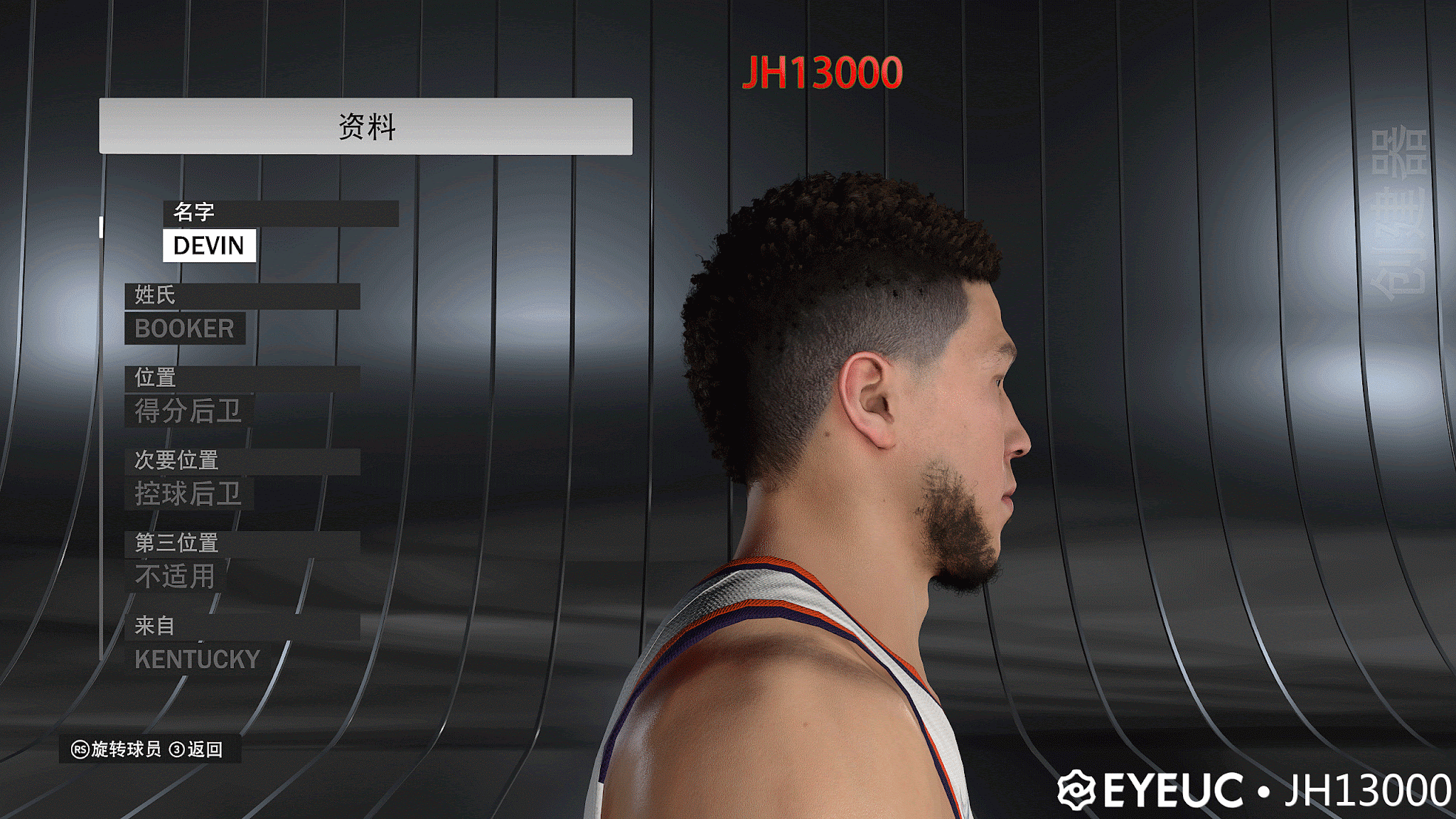Open the 第三位置 selector showing 不适用
The width and height of the screenshot is (1456, 819).
tap(174, 576)
